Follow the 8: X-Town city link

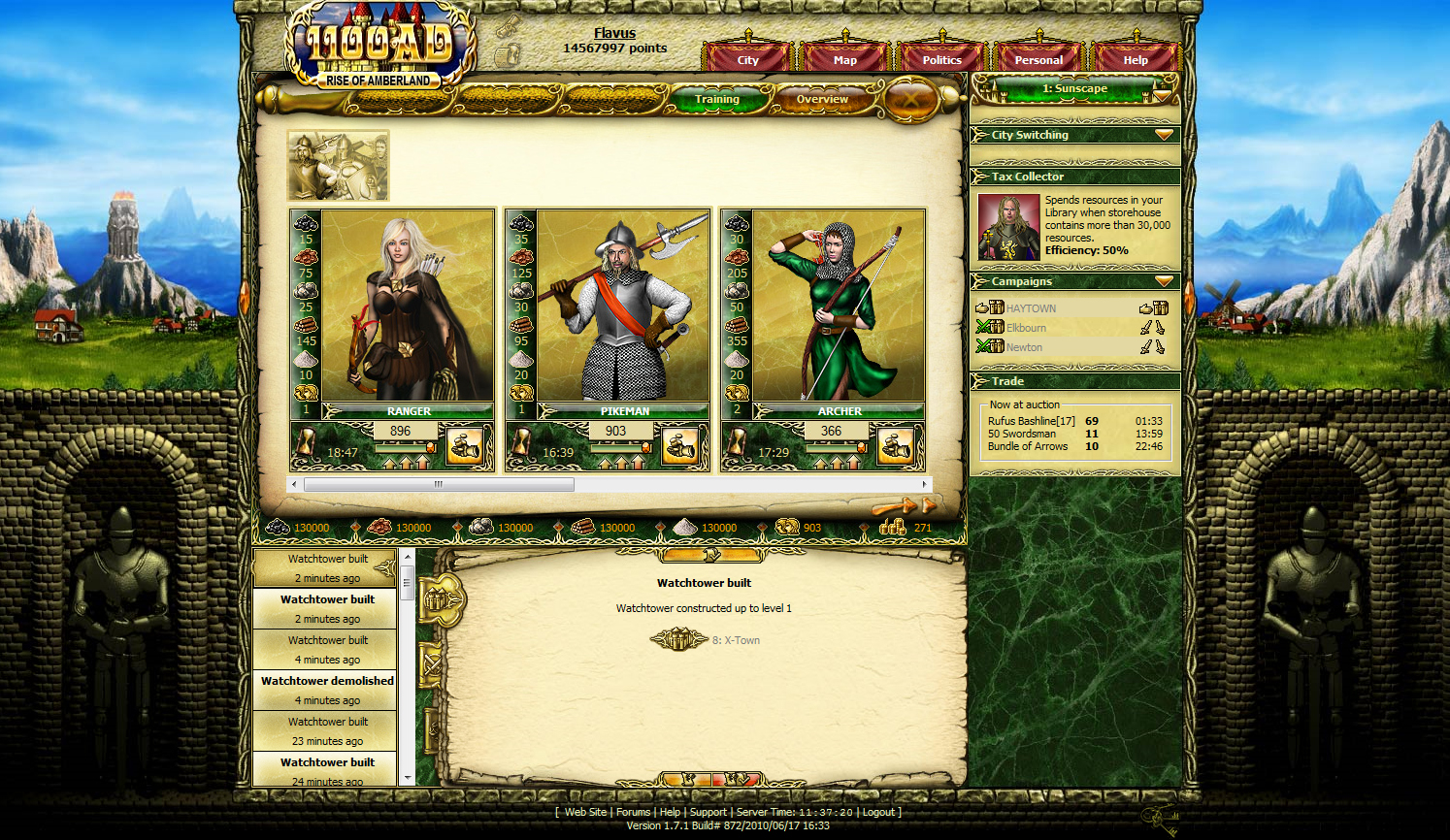point(736,640)
